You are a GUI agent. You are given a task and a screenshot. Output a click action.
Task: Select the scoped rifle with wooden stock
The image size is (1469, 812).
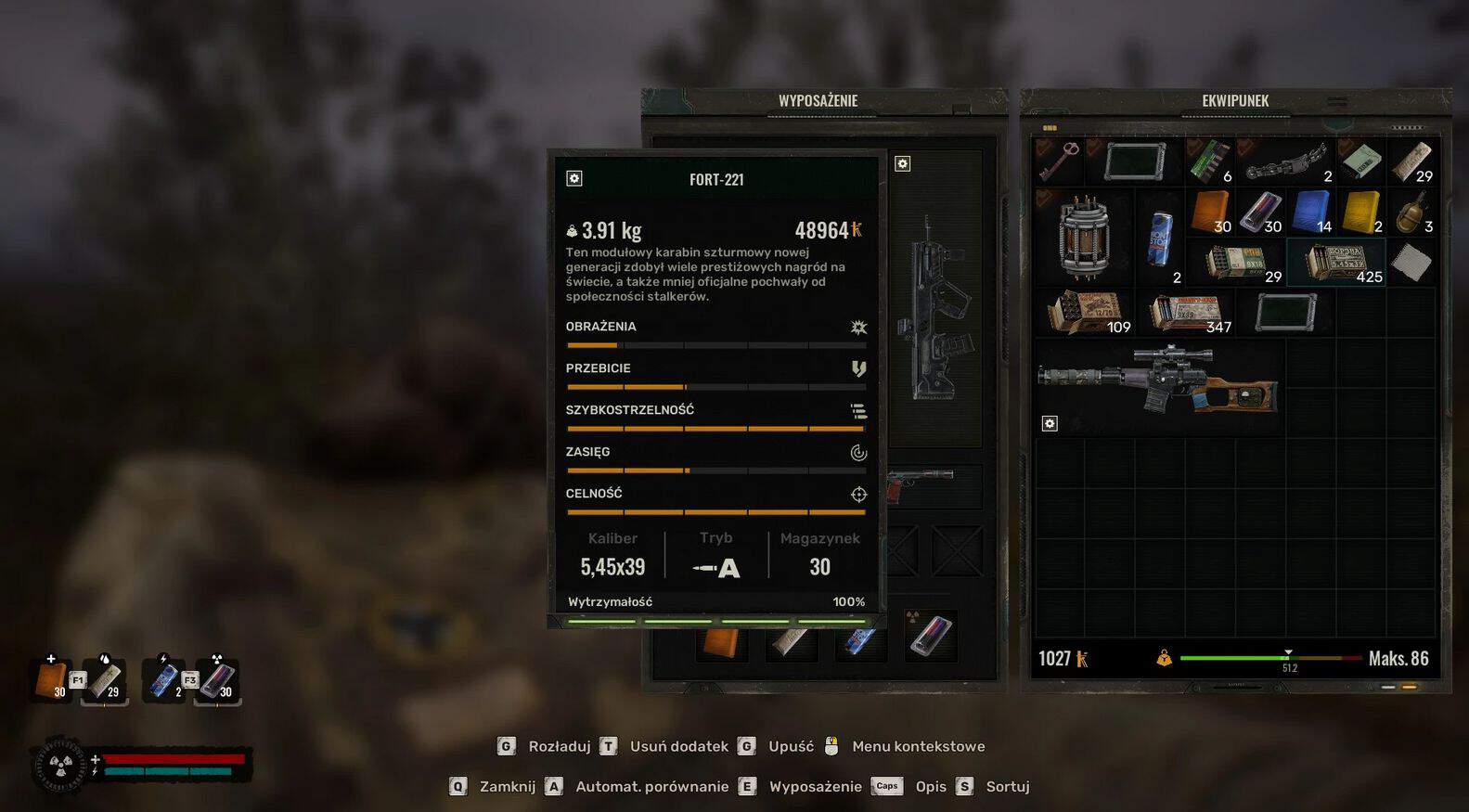coord(1158,380)
